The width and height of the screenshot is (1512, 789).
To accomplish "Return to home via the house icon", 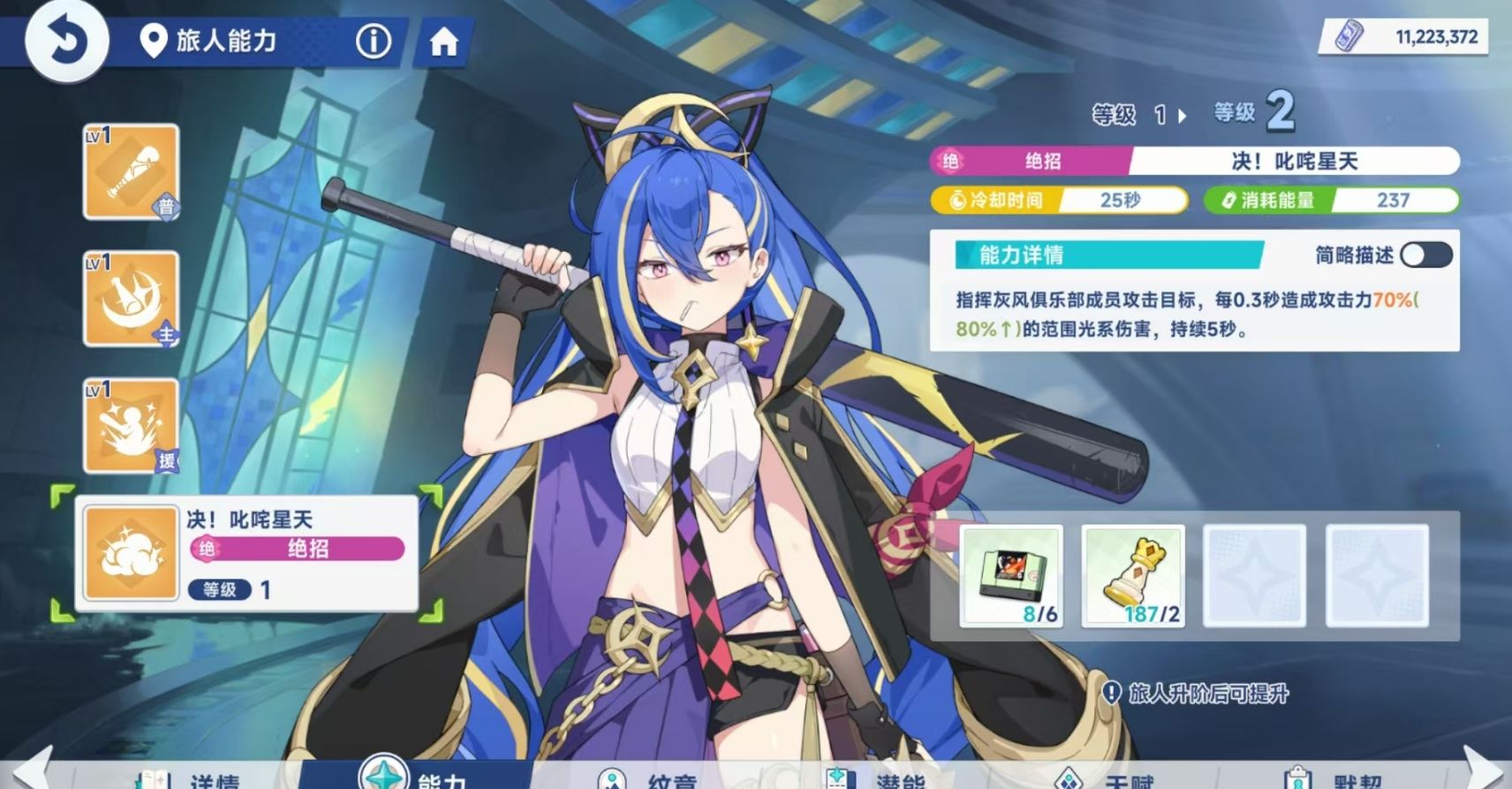I will [443, 42].
